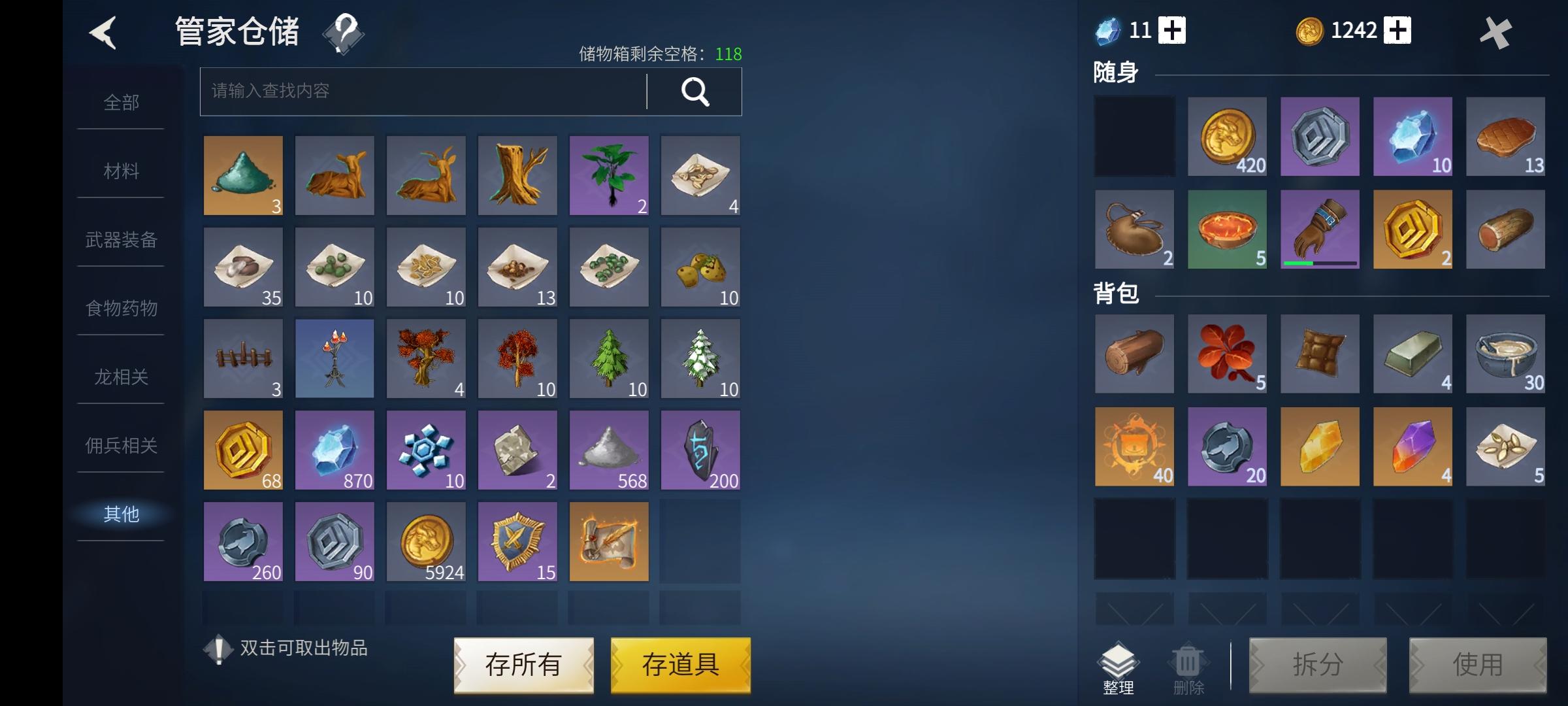The image size is (1568, 706).
Task: Tap the plus icon next to diamond currency
Action: coord(1174,30)
